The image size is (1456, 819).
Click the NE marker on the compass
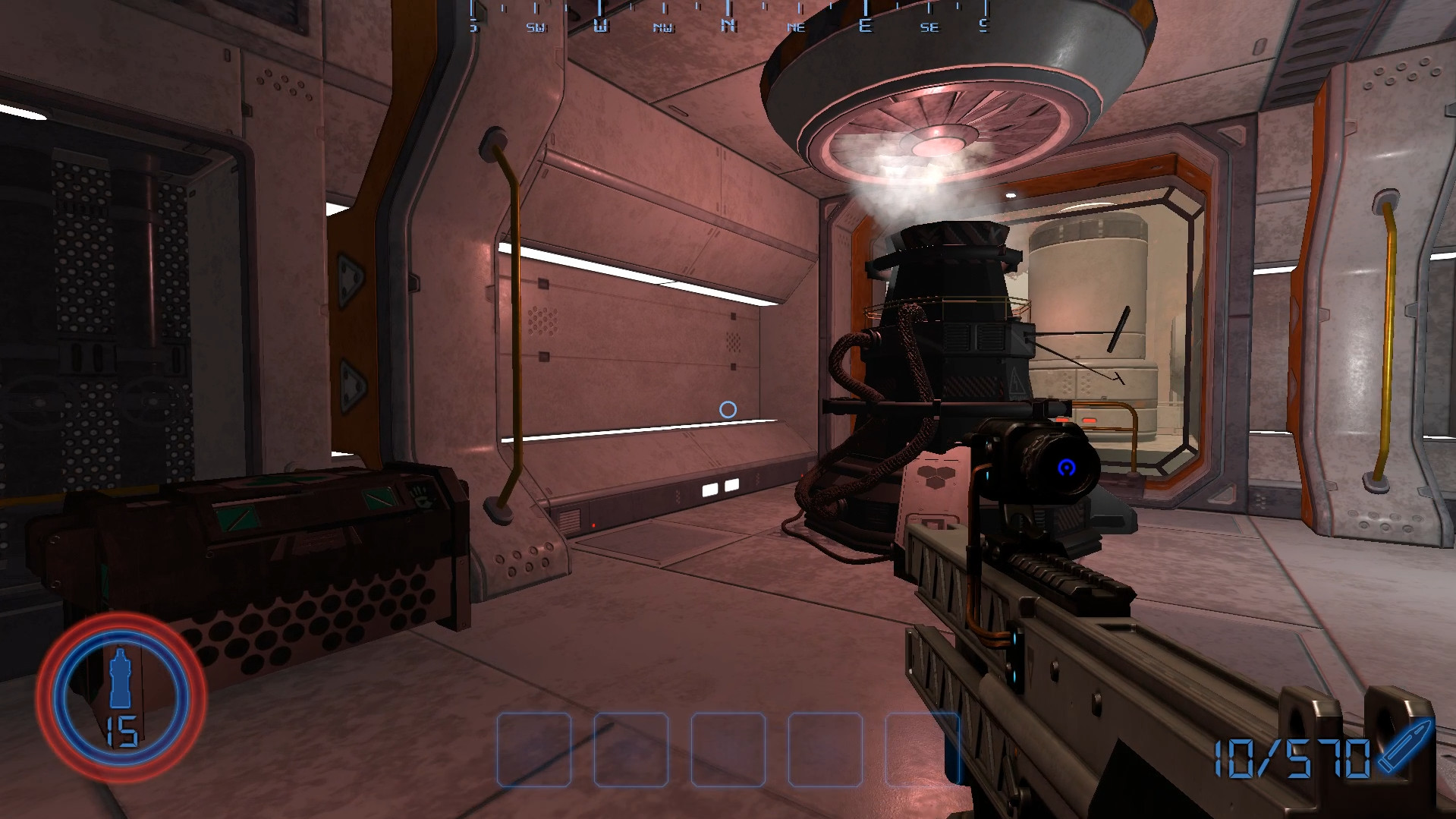pyautogui.click(x=796, y=26)
